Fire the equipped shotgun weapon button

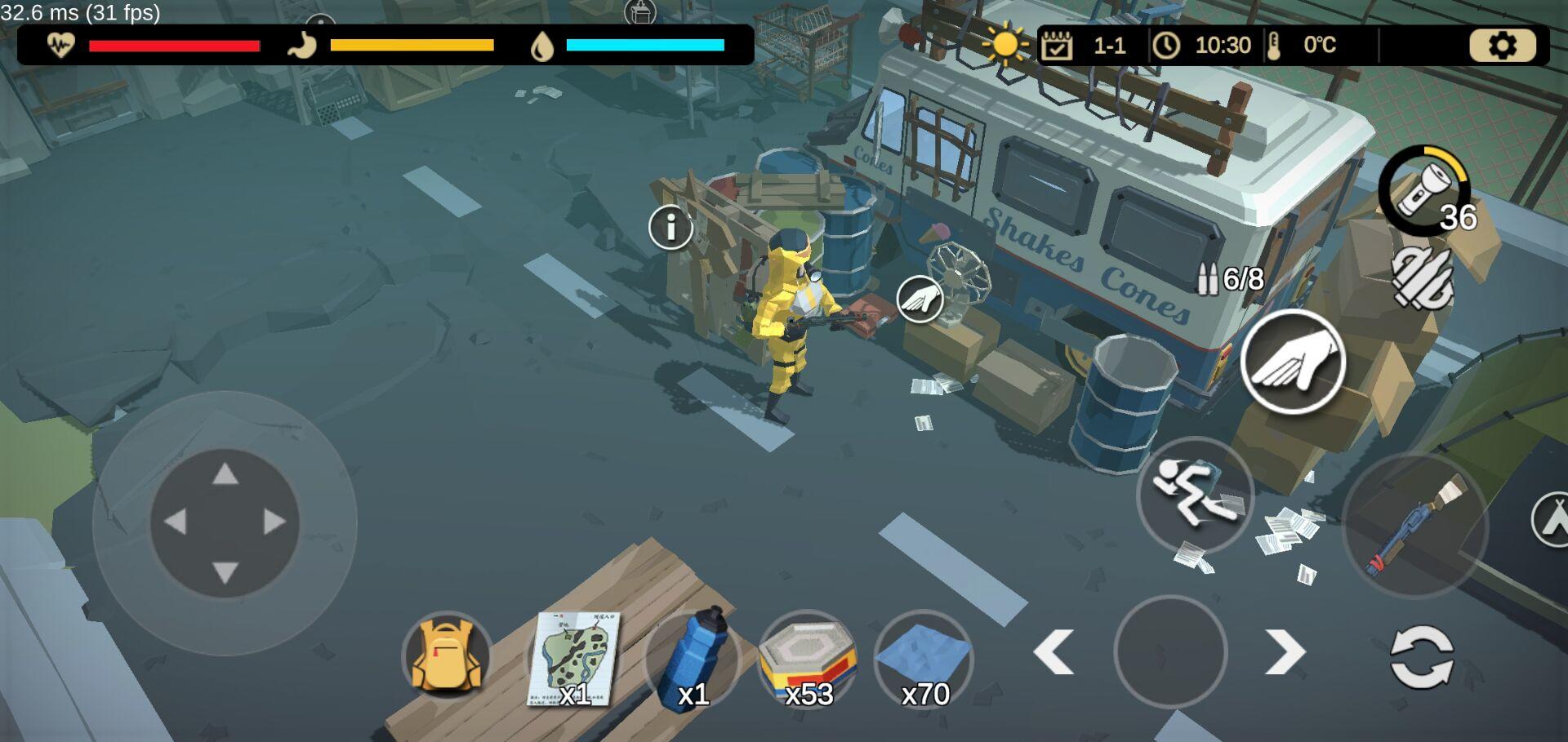tap(1415, 525)
